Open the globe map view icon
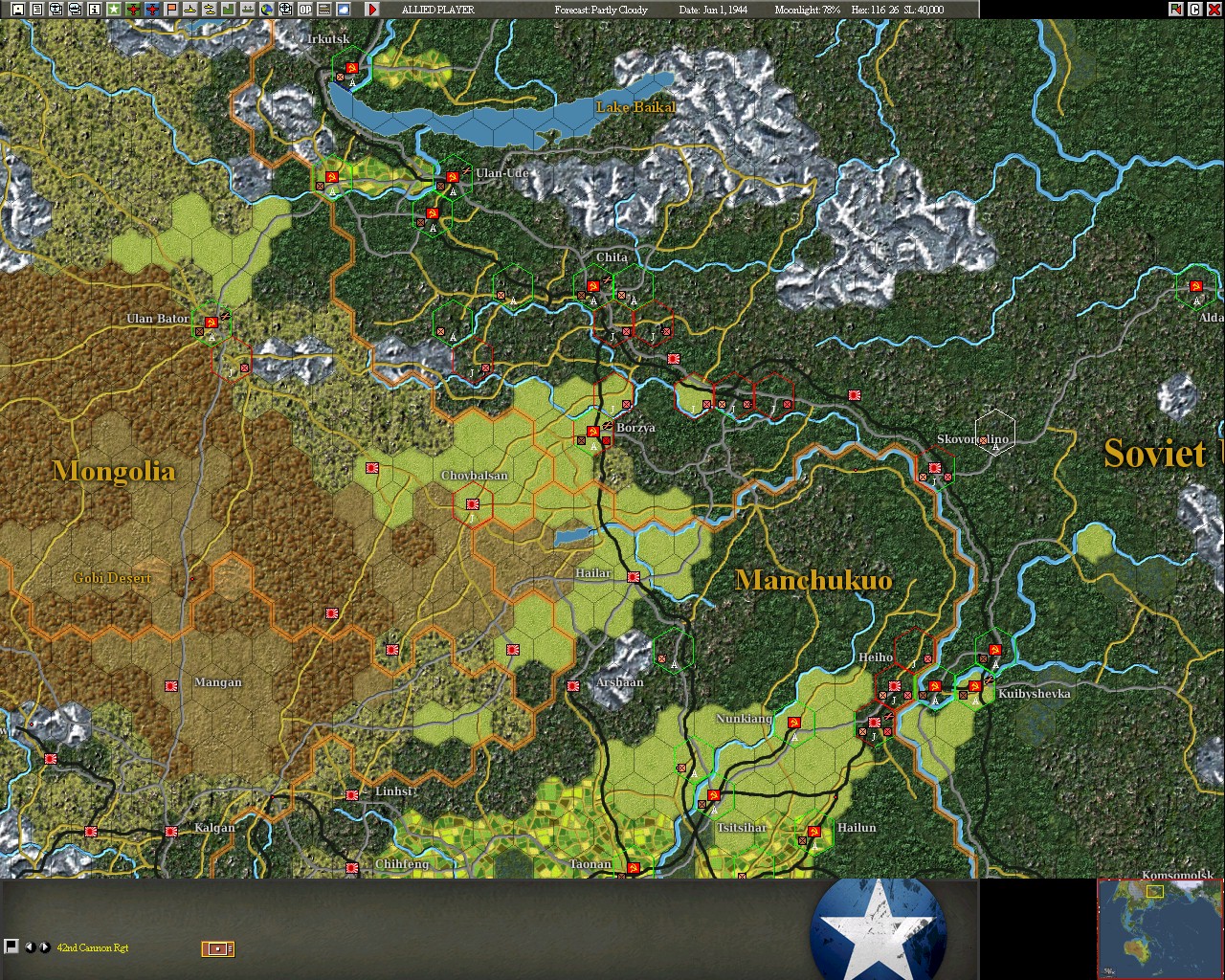Screen dimensions: 1225x980 [267, 9]
